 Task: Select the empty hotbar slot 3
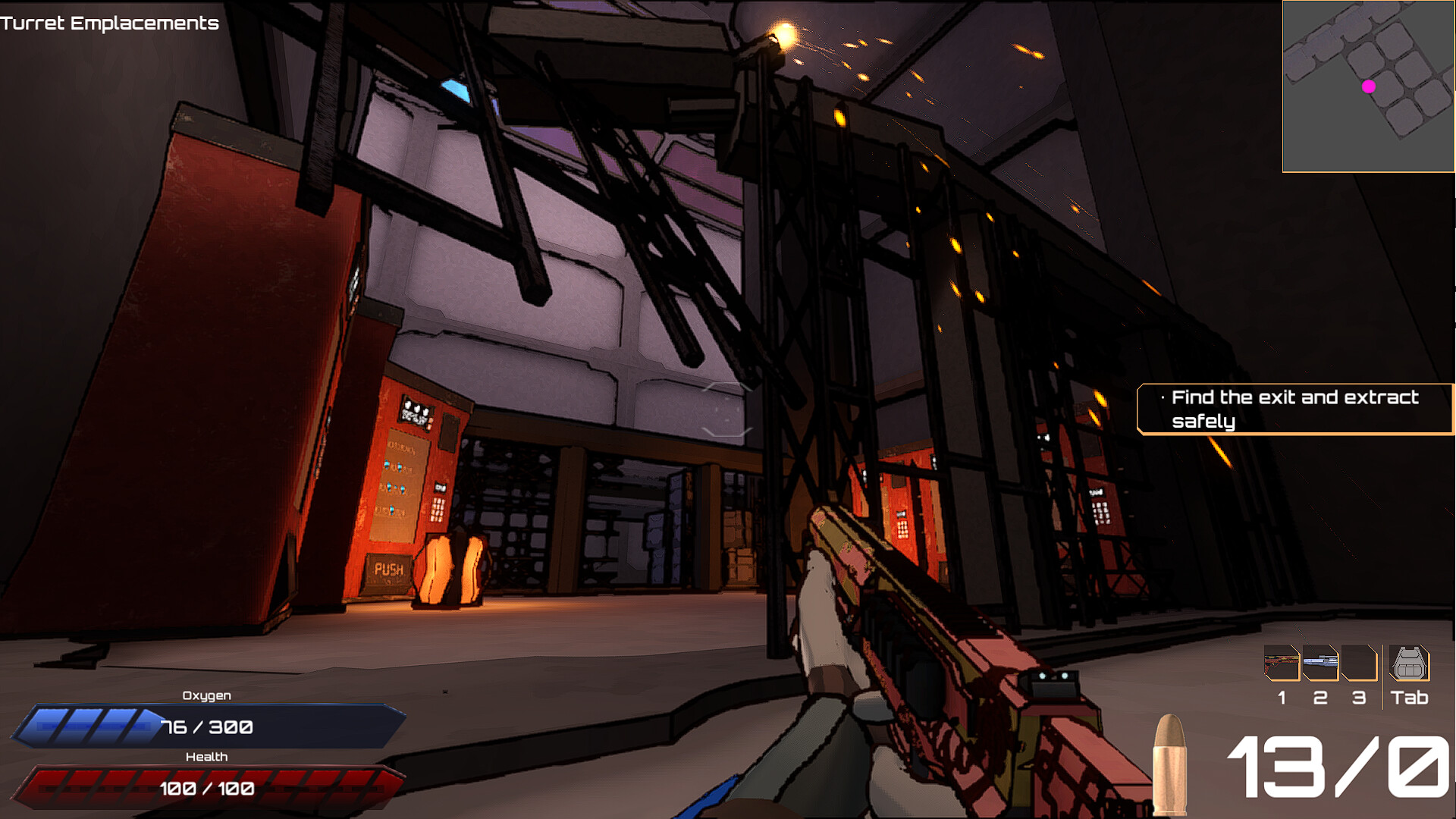[x=1357, y=664]
